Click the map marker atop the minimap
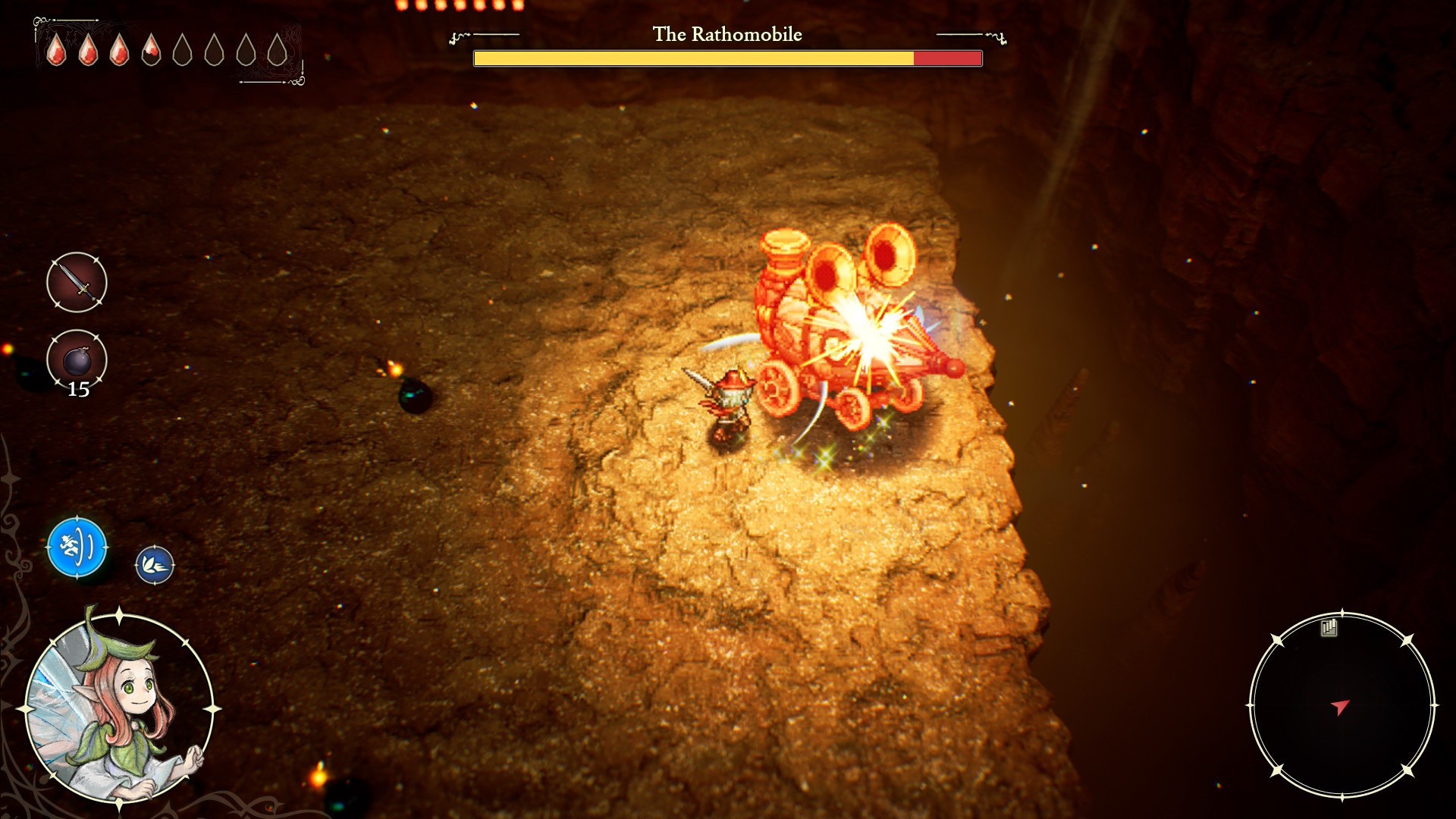Screen dimensions: 1456x819 coord(1329,627)
